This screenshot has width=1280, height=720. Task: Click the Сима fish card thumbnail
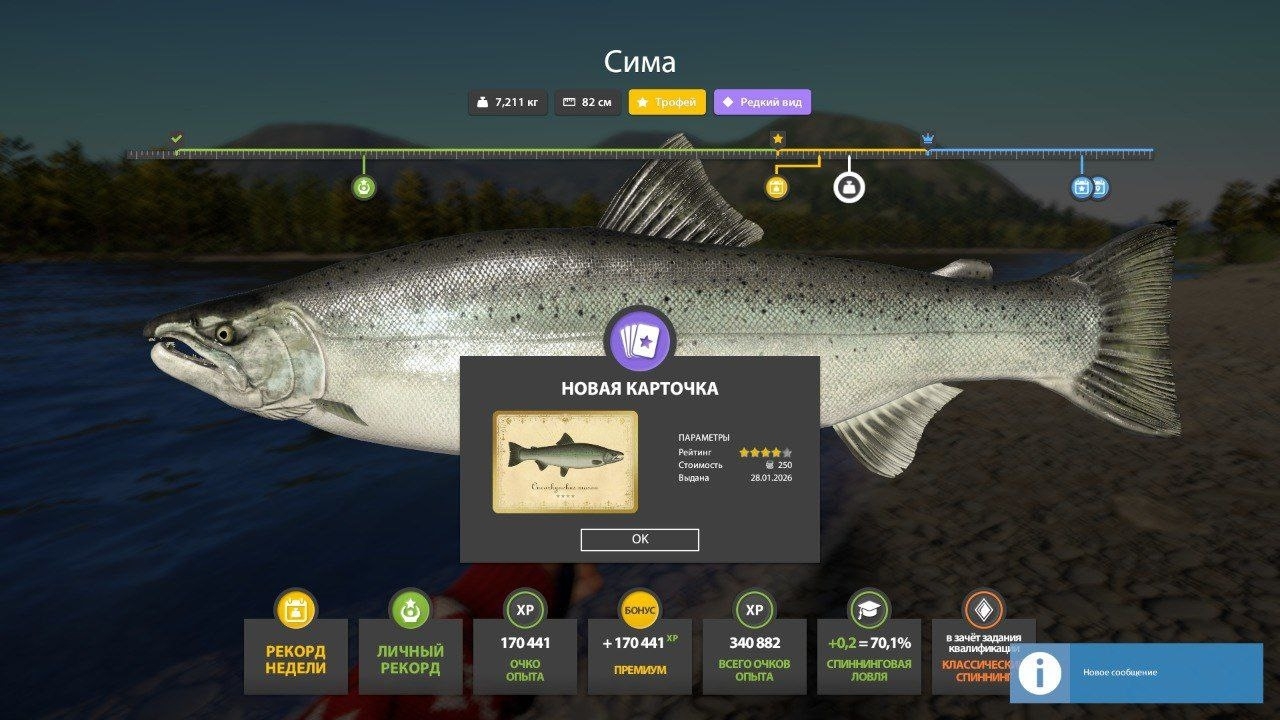tap(566, 458)
